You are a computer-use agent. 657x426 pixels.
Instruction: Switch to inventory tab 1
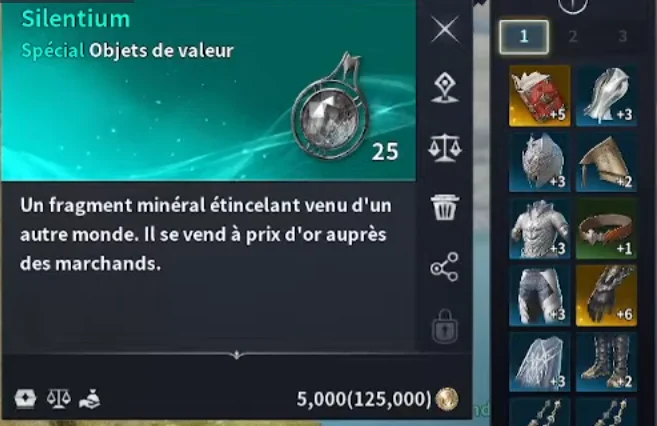pyautogui.click(x=523, y=38)
